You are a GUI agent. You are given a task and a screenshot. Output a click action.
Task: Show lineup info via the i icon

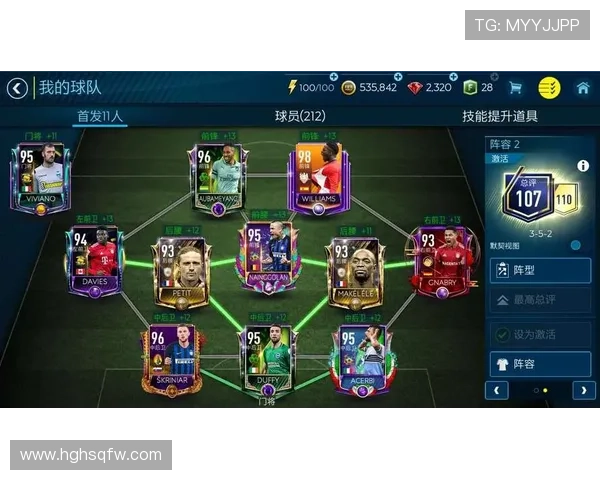click(583, 166)
